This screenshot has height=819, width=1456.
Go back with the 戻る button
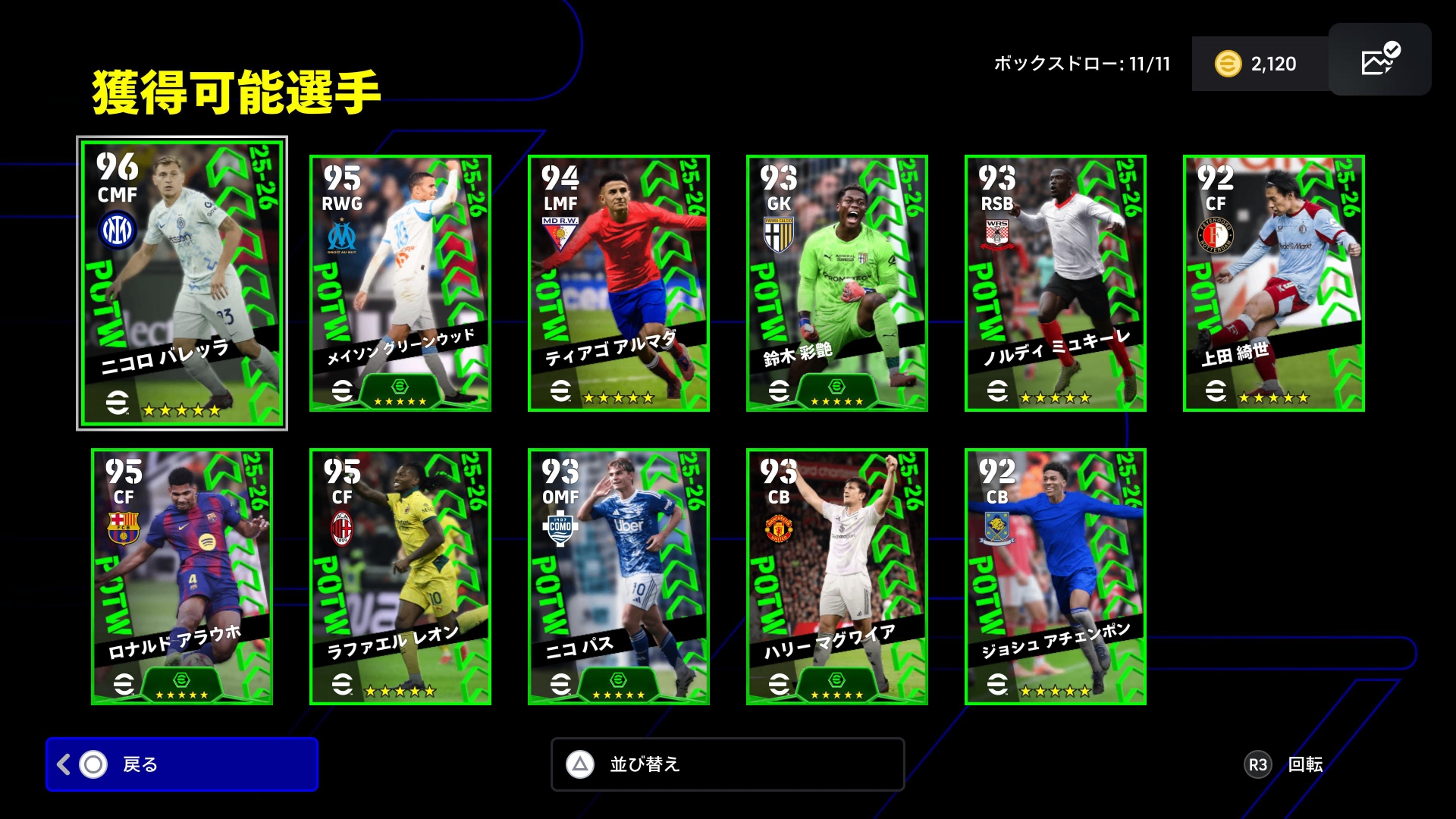182,764
